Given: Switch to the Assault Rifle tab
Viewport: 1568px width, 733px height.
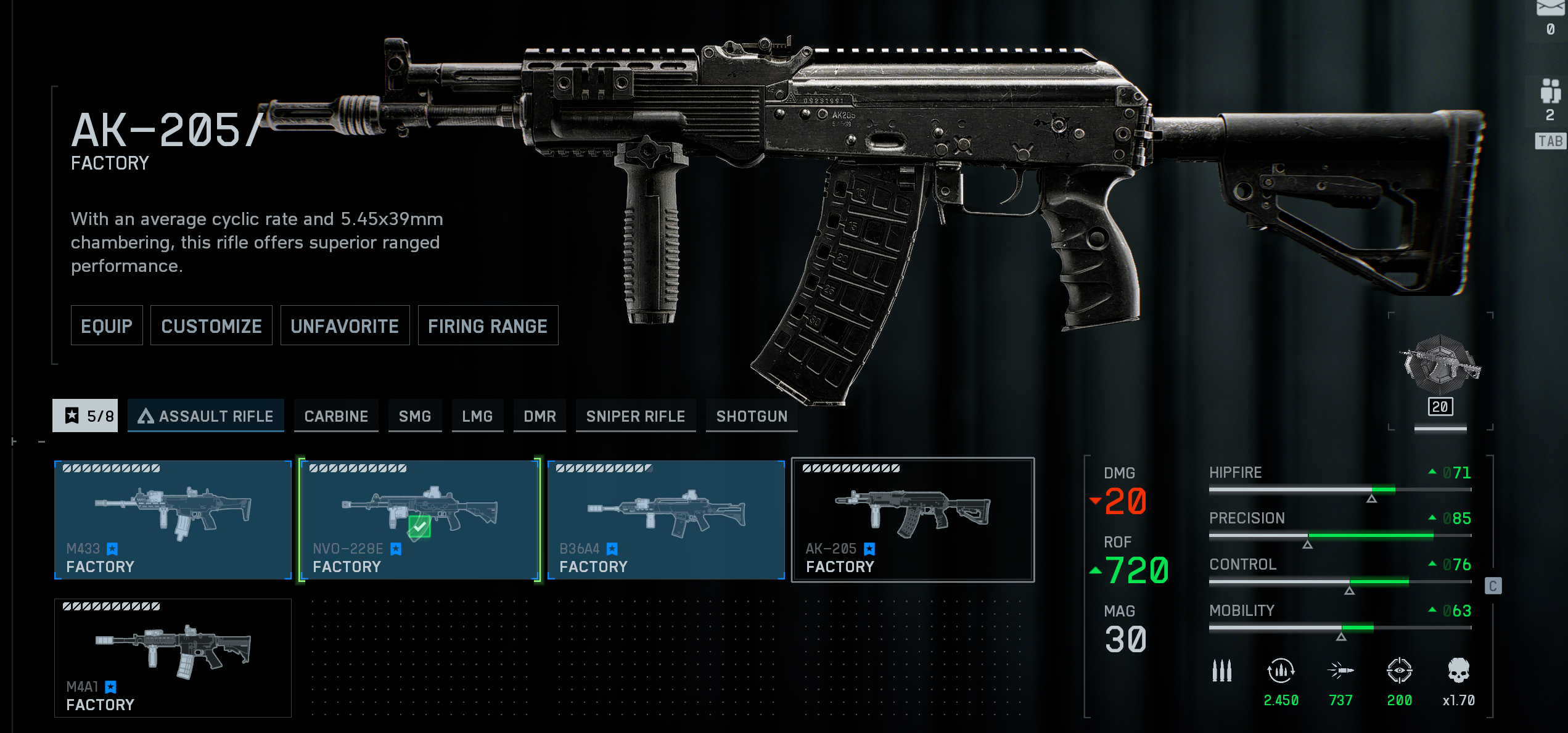Looking at the screenshot, I should [x=206, y=416].
